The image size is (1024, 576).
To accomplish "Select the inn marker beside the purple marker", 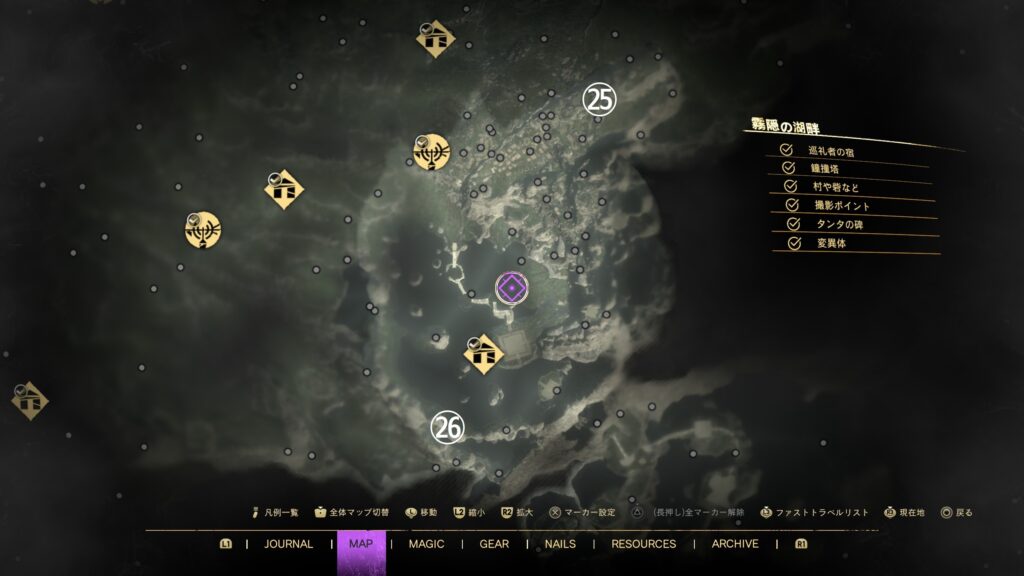I will (485, 354).
